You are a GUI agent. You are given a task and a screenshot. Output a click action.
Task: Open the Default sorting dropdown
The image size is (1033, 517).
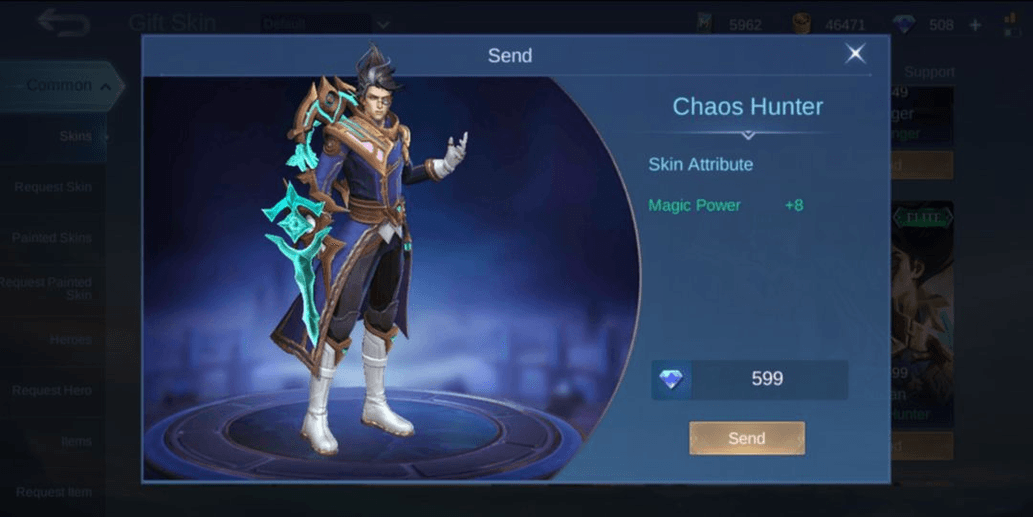(x=325, y=24)
